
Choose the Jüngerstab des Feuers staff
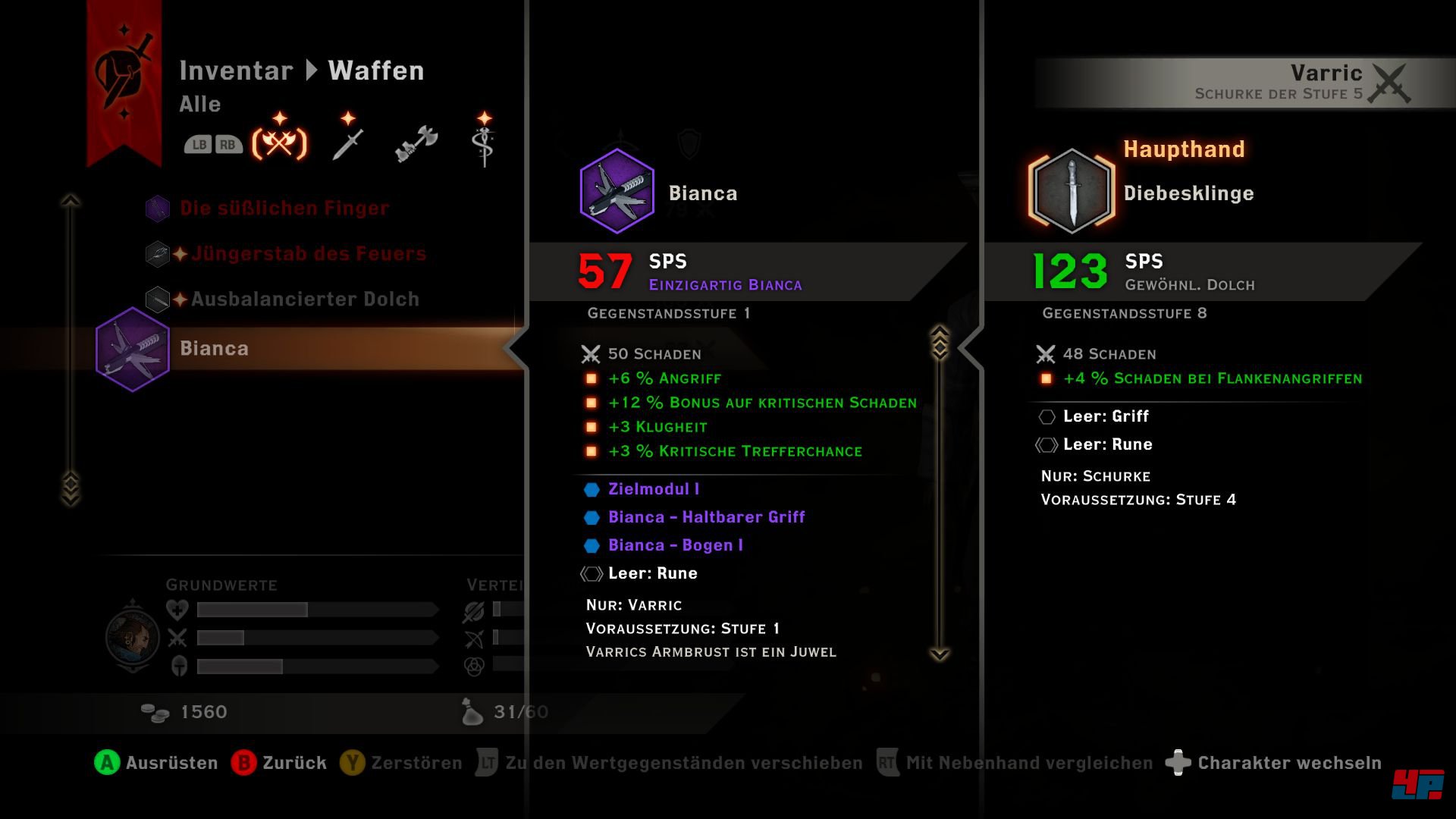tap(308, 254)
